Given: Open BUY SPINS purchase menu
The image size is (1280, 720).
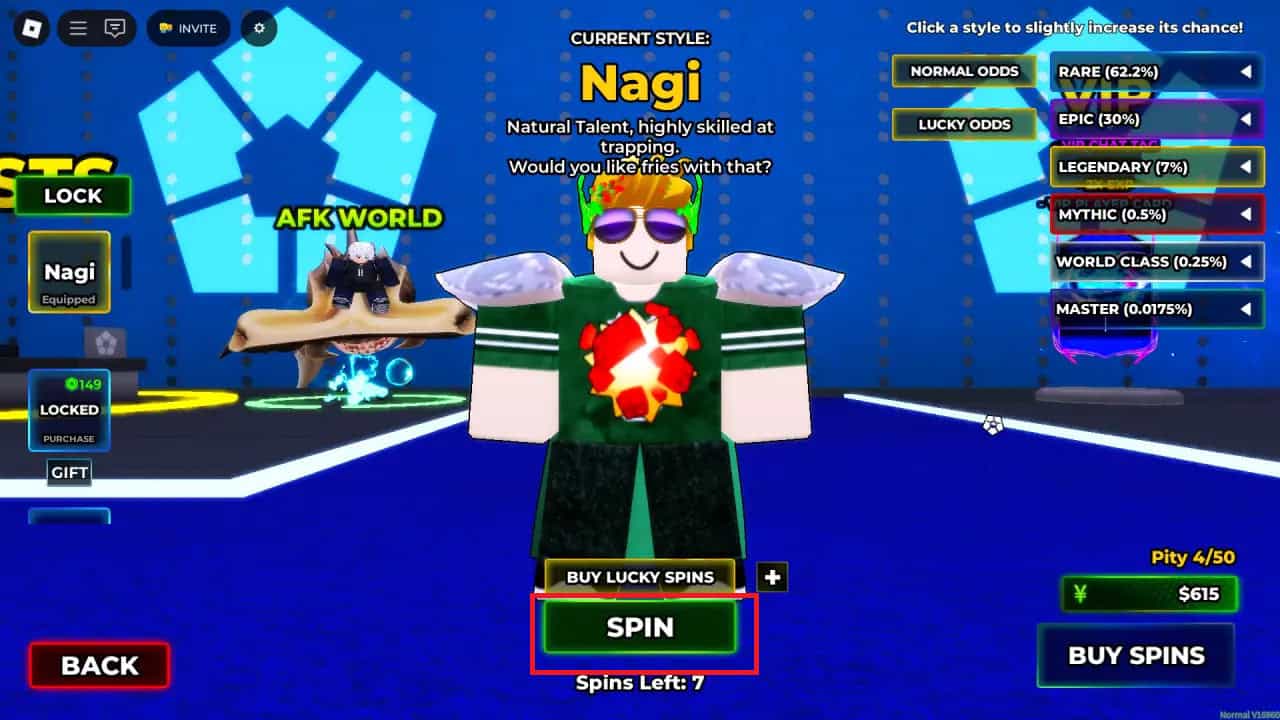Looking at the screenshot, I should pyautogui.click(x=1136, y=655).
